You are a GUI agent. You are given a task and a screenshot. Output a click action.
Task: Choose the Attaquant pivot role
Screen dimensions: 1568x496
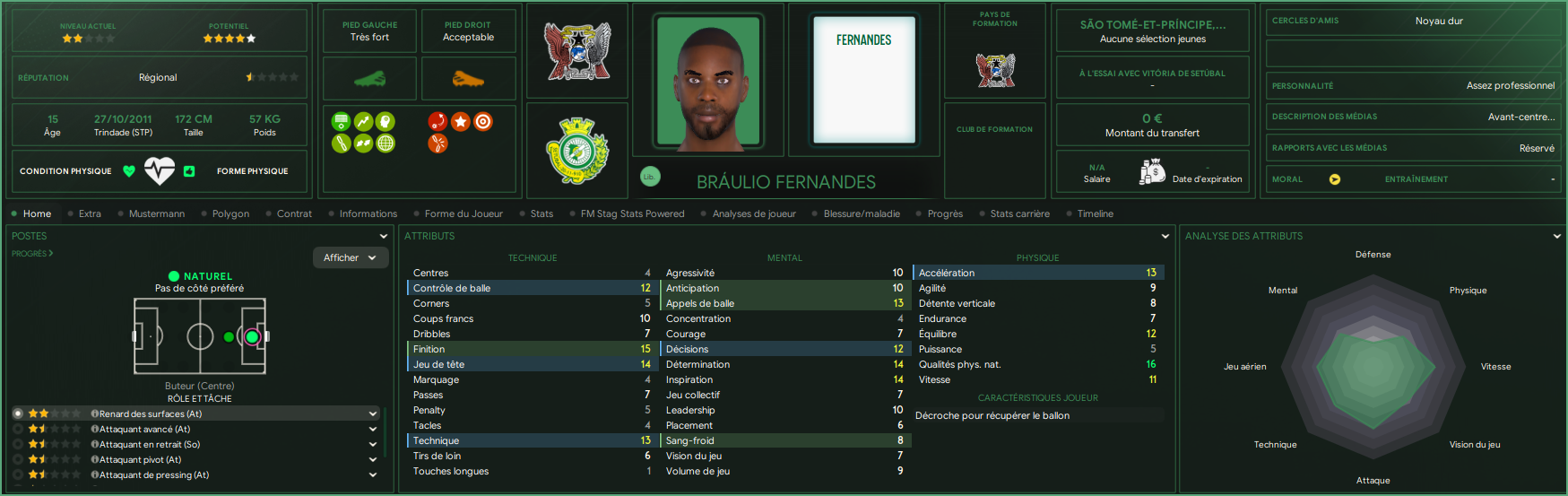(x=140, y=459)
